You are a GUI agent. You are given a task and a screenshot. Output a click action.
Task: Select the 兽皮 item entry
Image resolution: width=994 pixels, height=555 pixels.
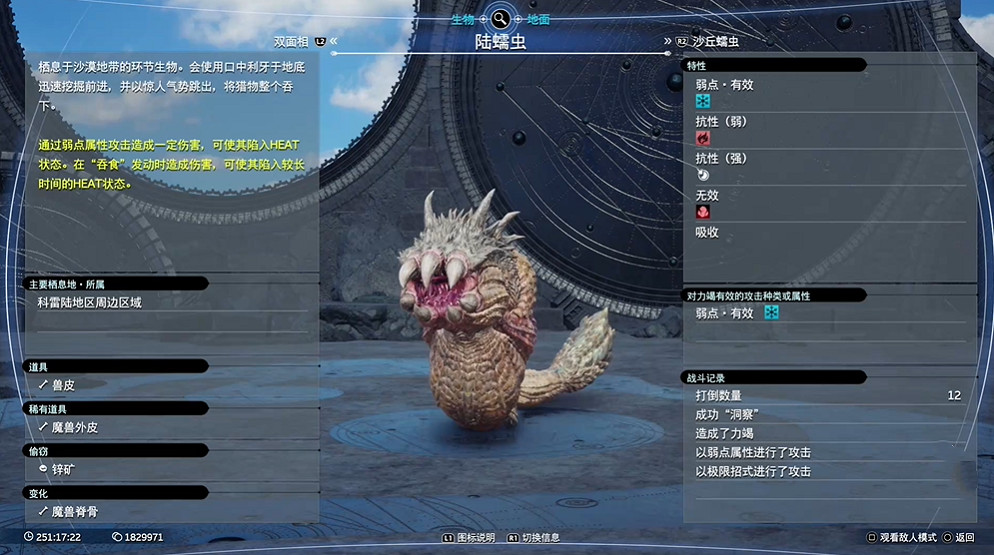point(64,383)
